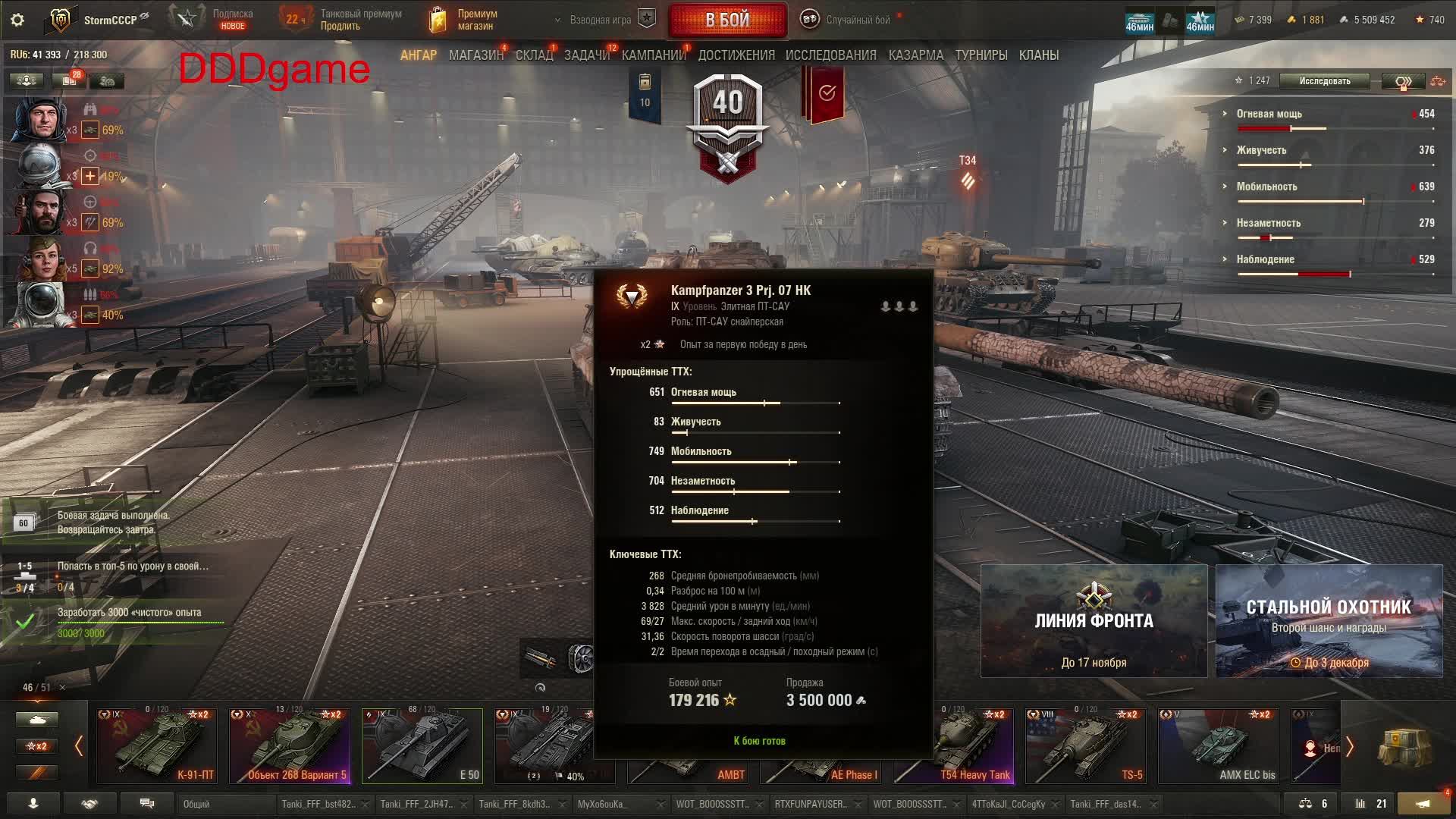The width and height of the screenshot is (1456, 819).
Task: Show the ДОСТИЖЕНИЯ tab
Action: coord(736,55)
